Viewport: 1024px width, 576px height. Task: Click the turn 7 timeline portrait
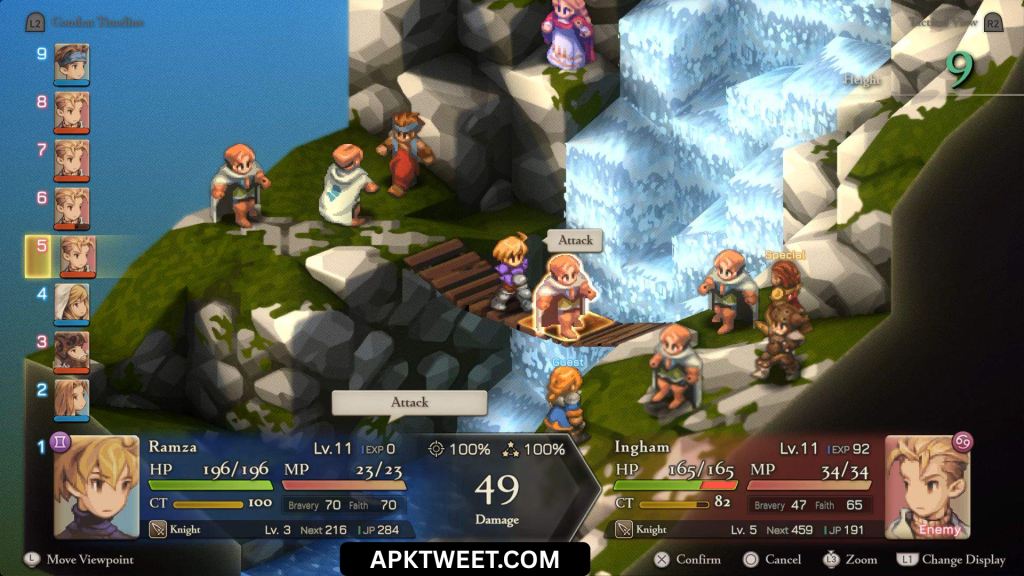coord(72,158)
